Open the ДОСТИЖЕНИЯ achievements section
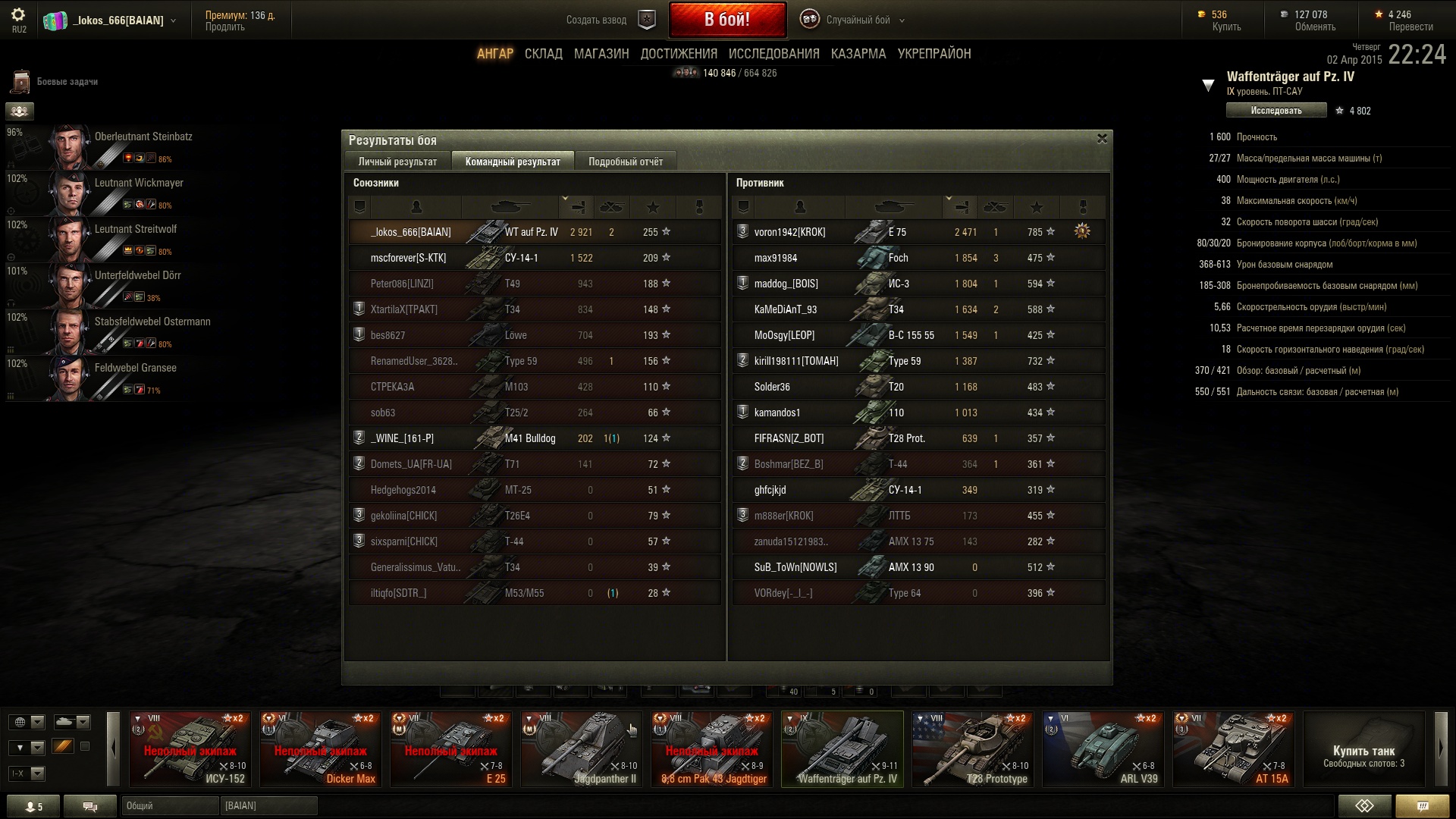The height and width of the screenshot is (819, 1456). [x=678, y=54]
